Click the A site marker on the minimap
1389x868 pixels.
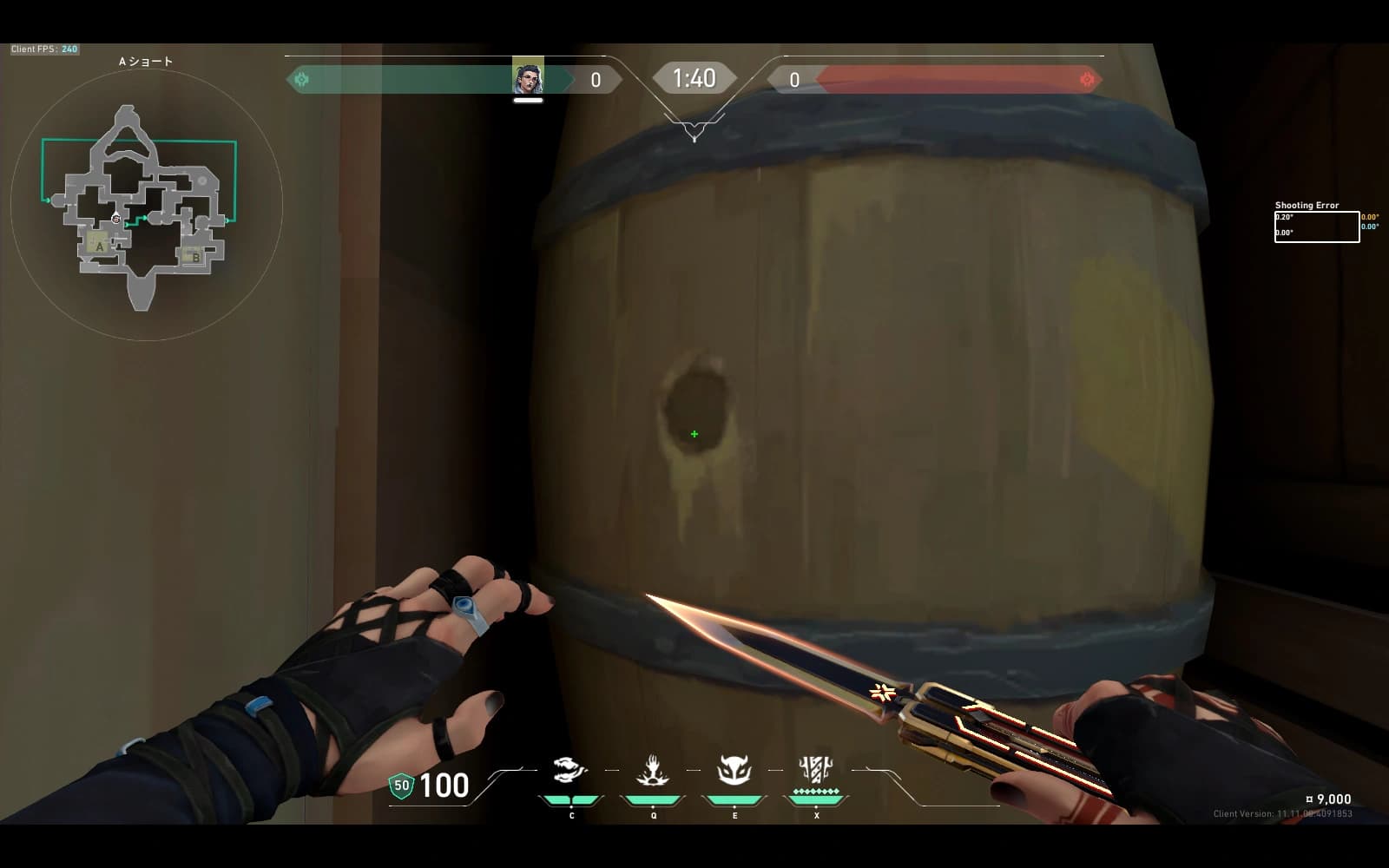click(100, 246)
